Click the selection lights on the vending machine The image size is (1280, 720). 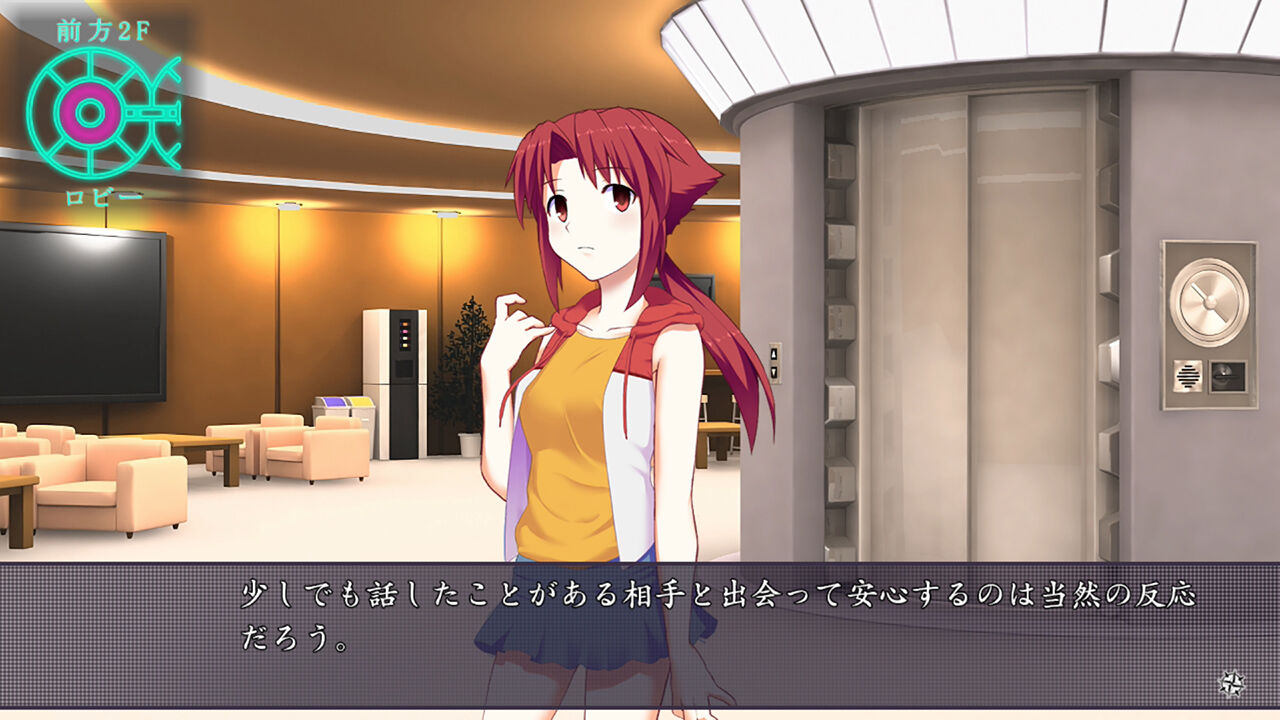coord(405,334)
